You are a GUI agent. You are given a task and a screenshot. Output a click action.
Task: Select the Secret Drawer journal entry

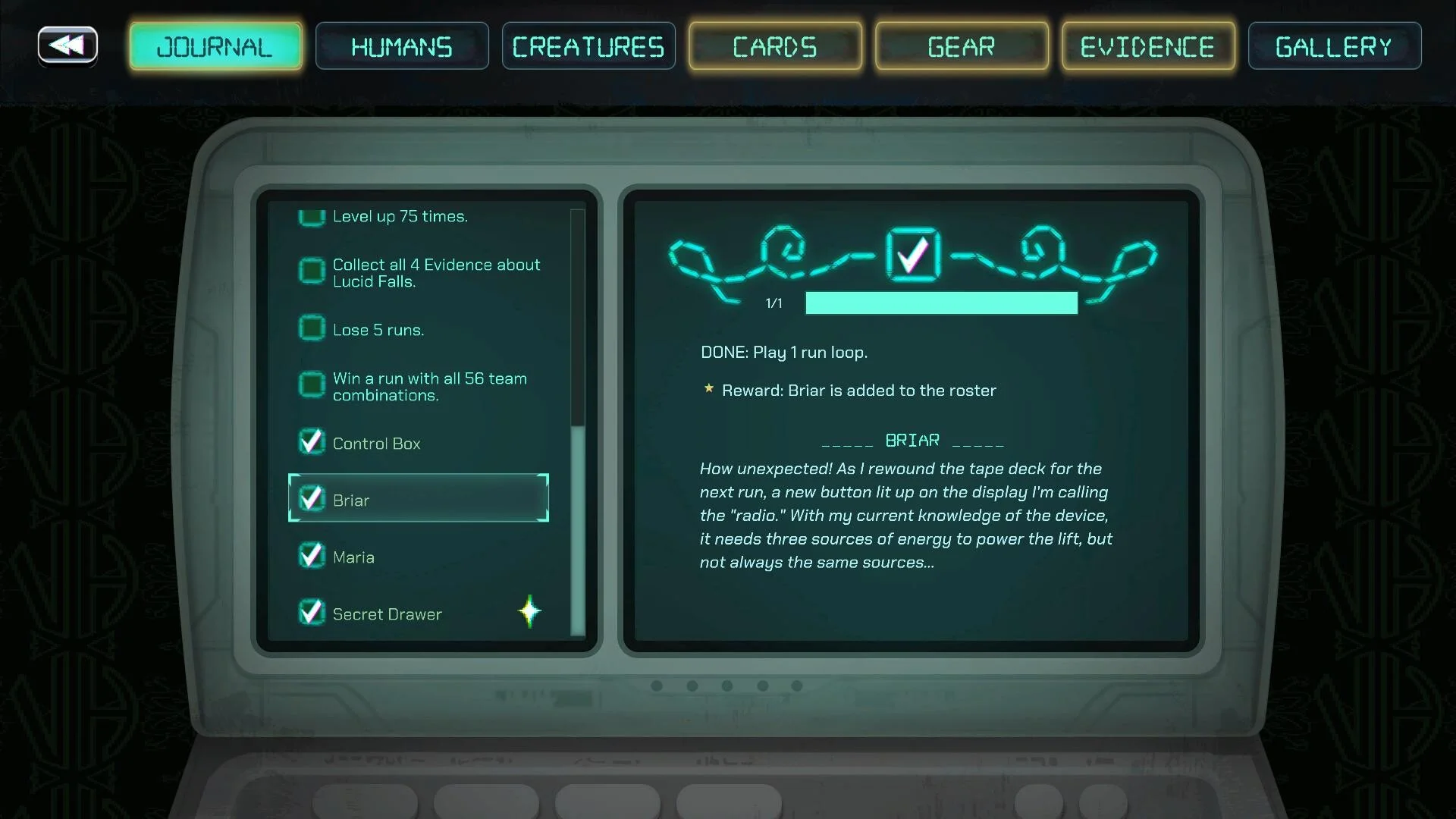387,614
